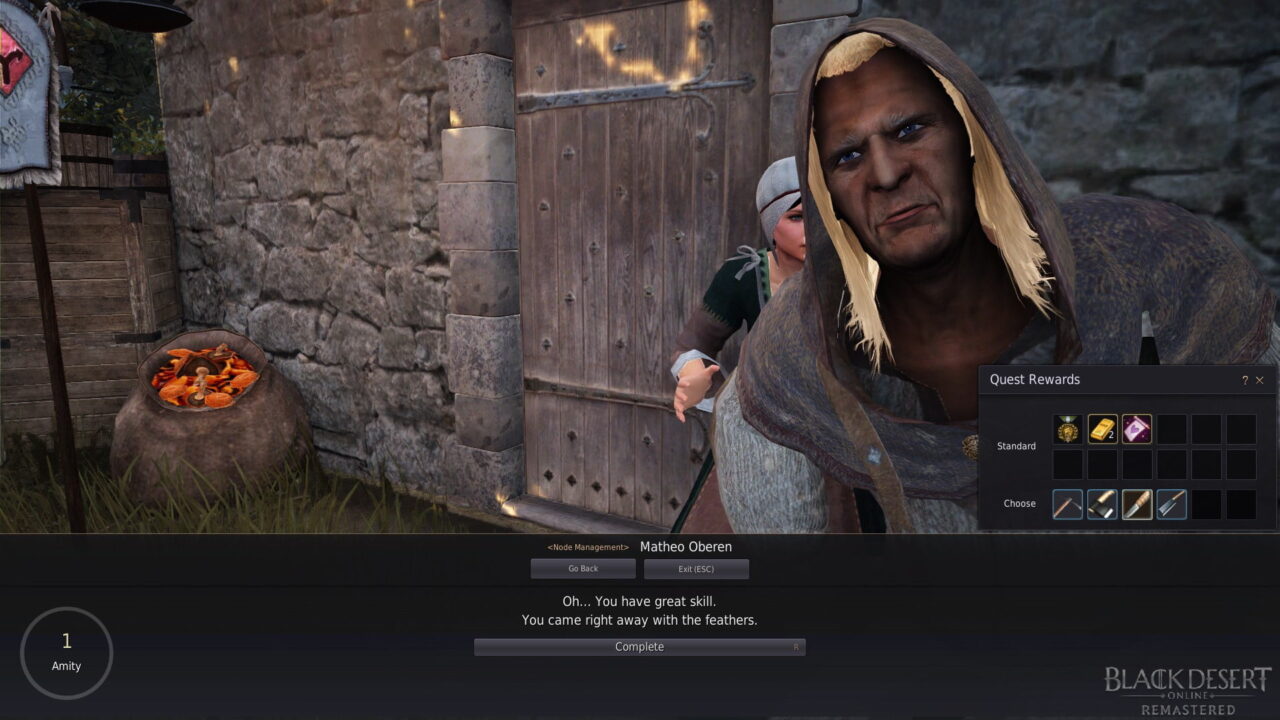Select the contribution medal reward icon
This screenshot has height=720, width=1280.
click(x=1068, y=428)
